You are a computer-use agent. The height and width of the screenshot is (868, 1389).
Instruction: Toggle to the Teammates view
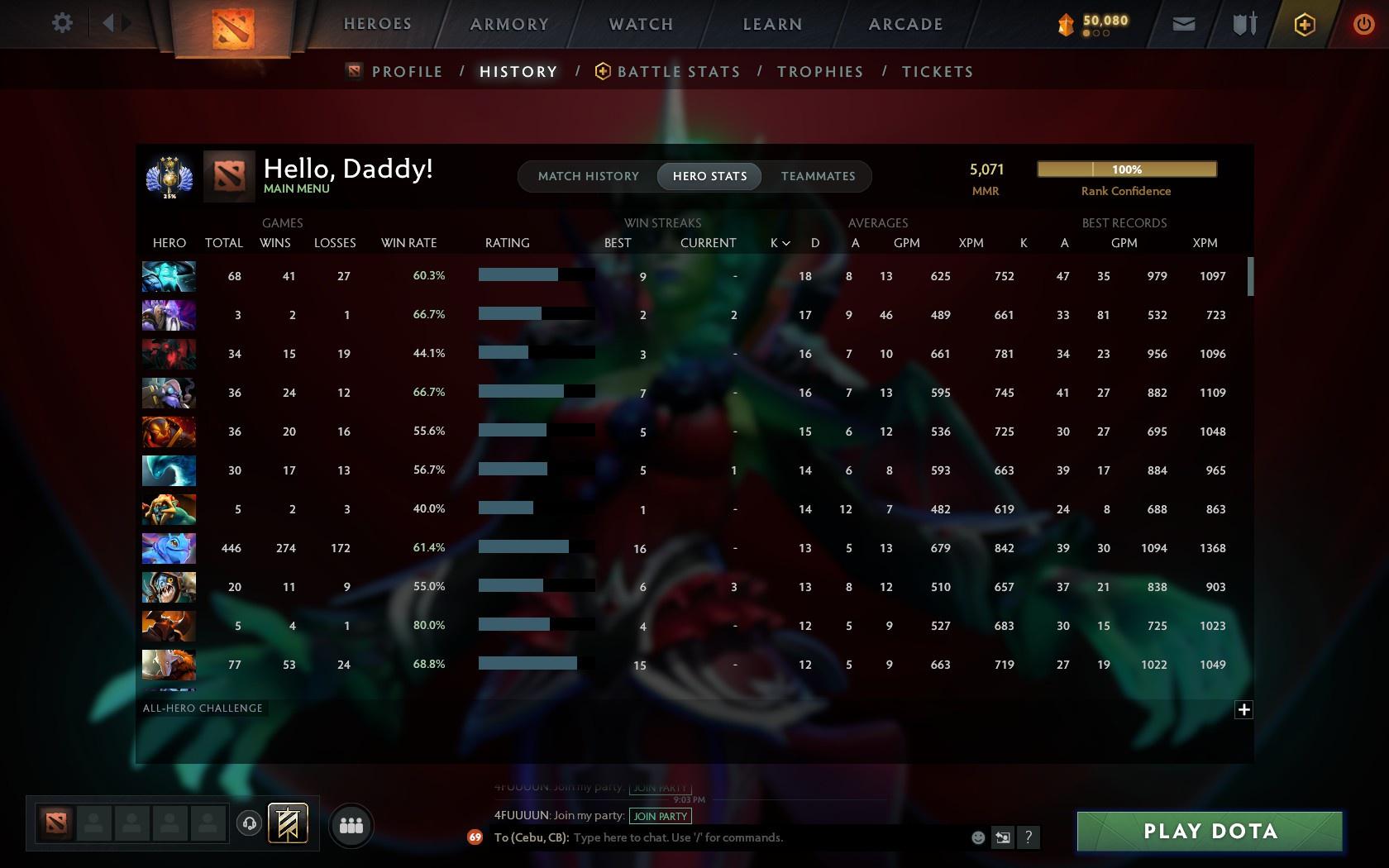(x=817, y=175)
